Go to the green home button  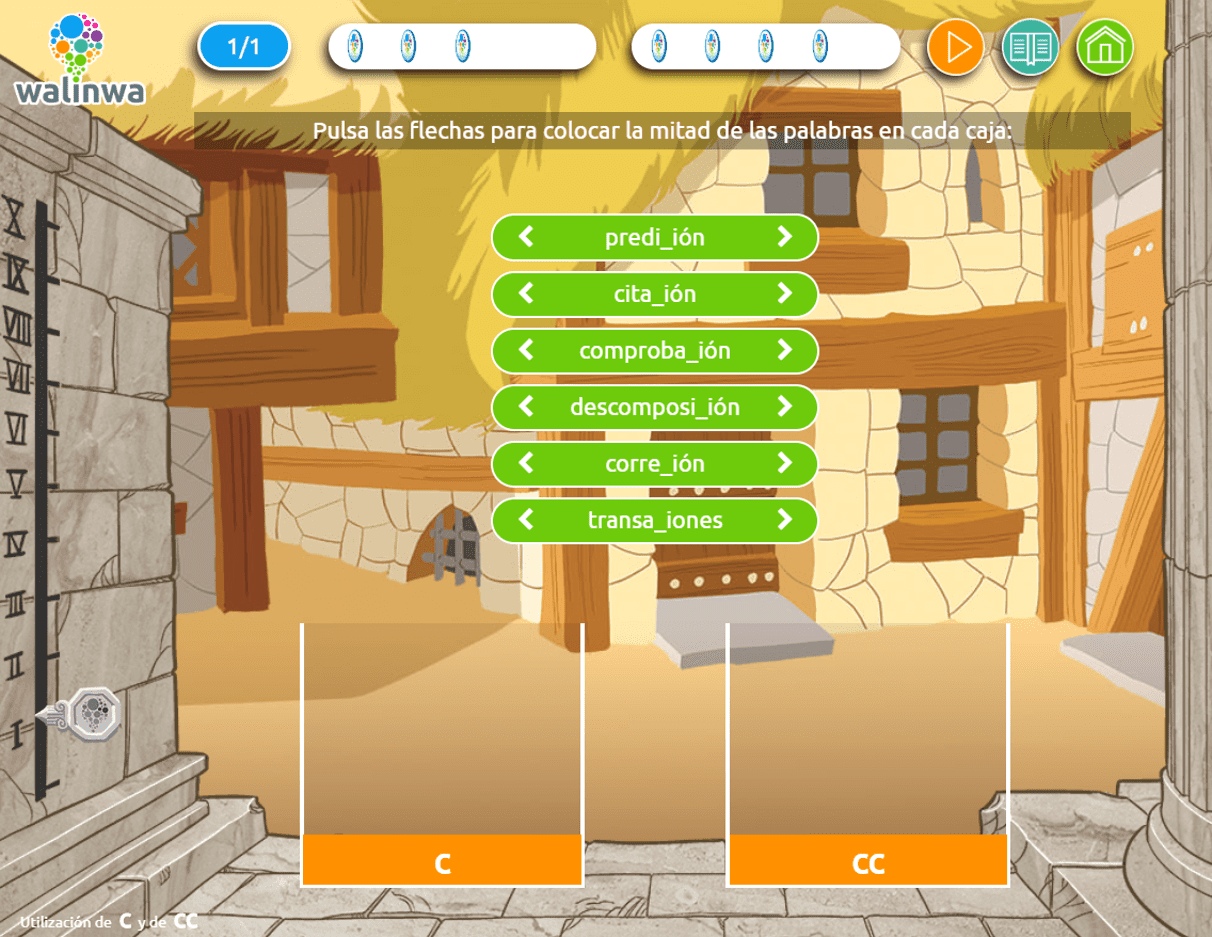coord(1104,47)
